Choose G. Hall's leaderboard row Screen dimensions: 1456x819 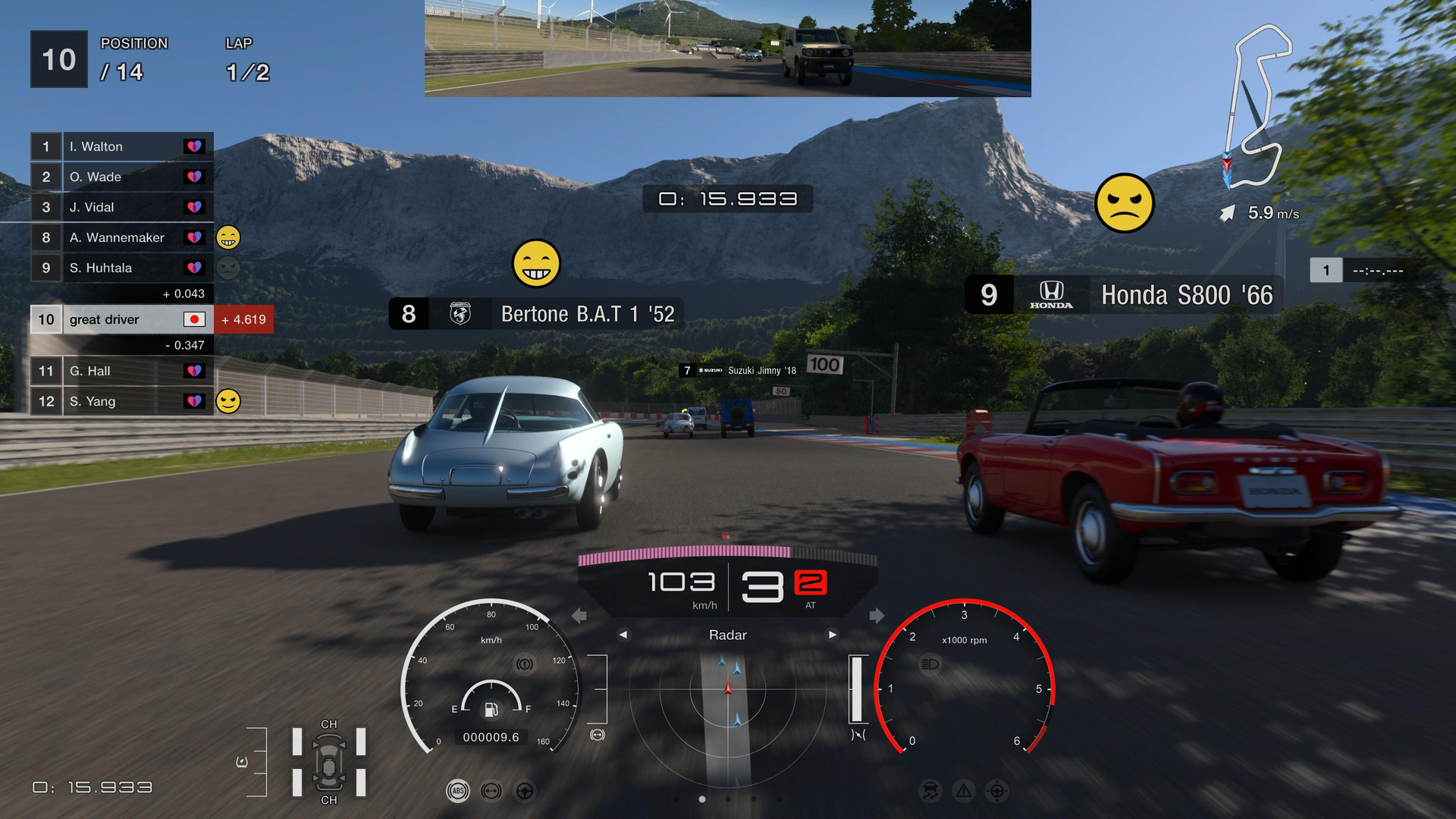[x=121, y=371]
